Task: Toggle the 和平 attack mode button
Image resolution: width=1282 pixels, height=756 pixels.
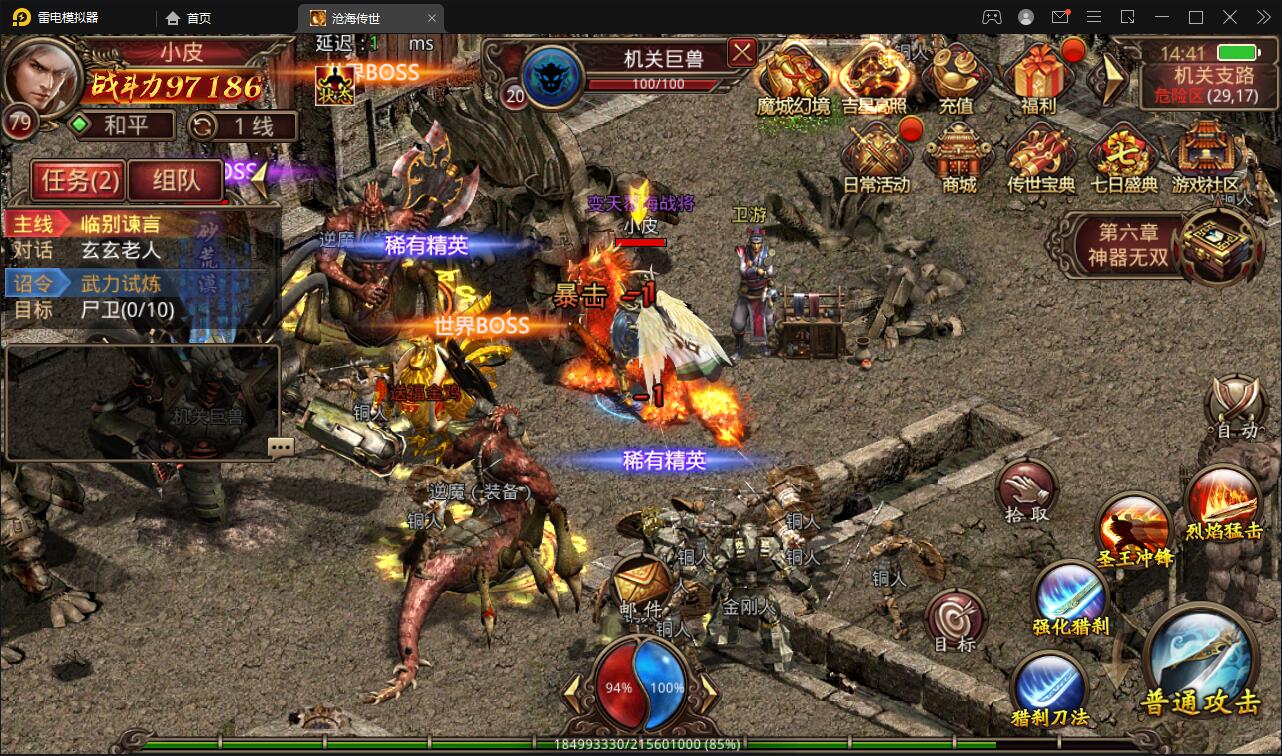Action: pyautogui.click(x=122, y=126)
